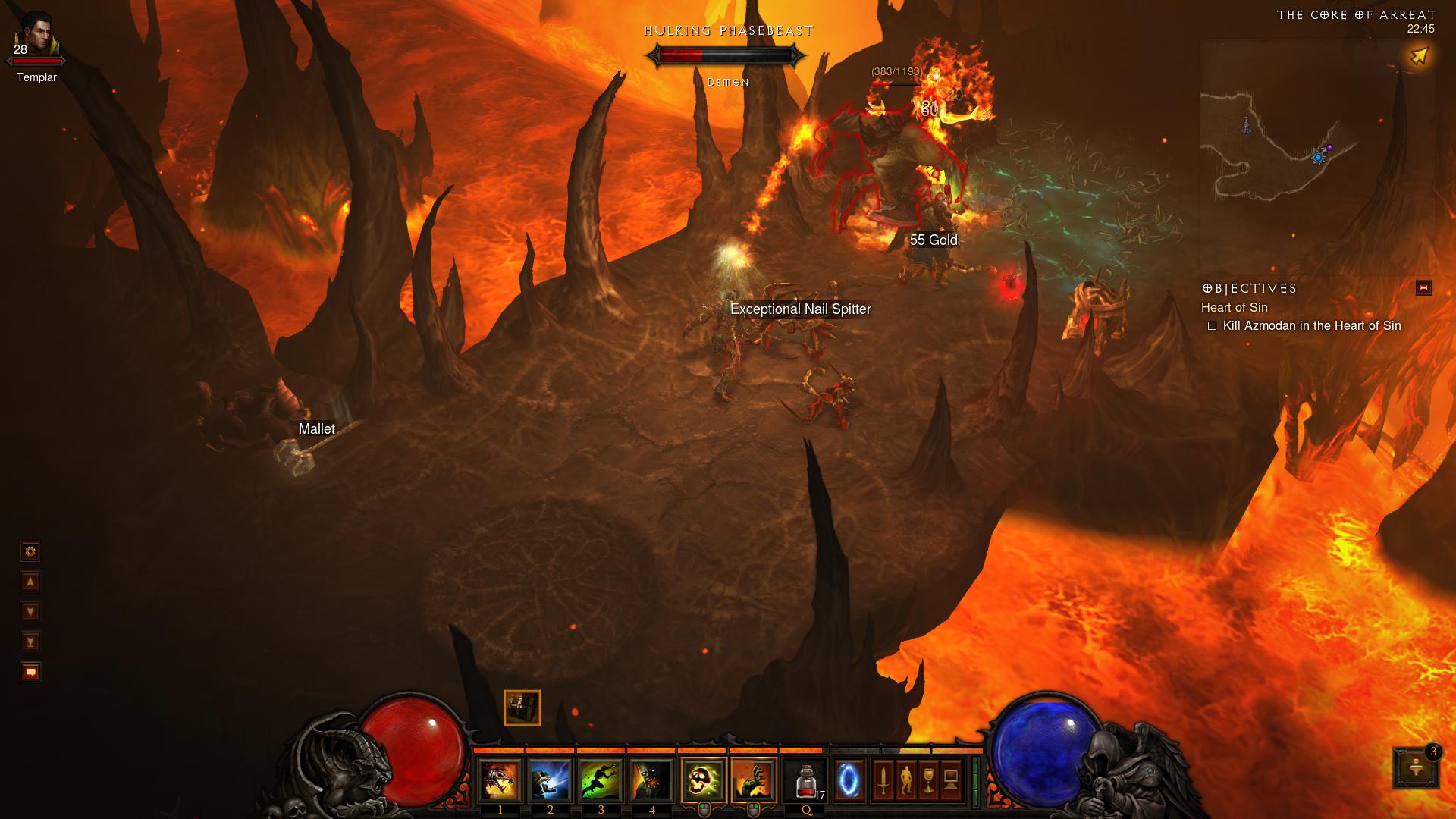Click the treasure chest icon above hotbar

click(522, 708)
